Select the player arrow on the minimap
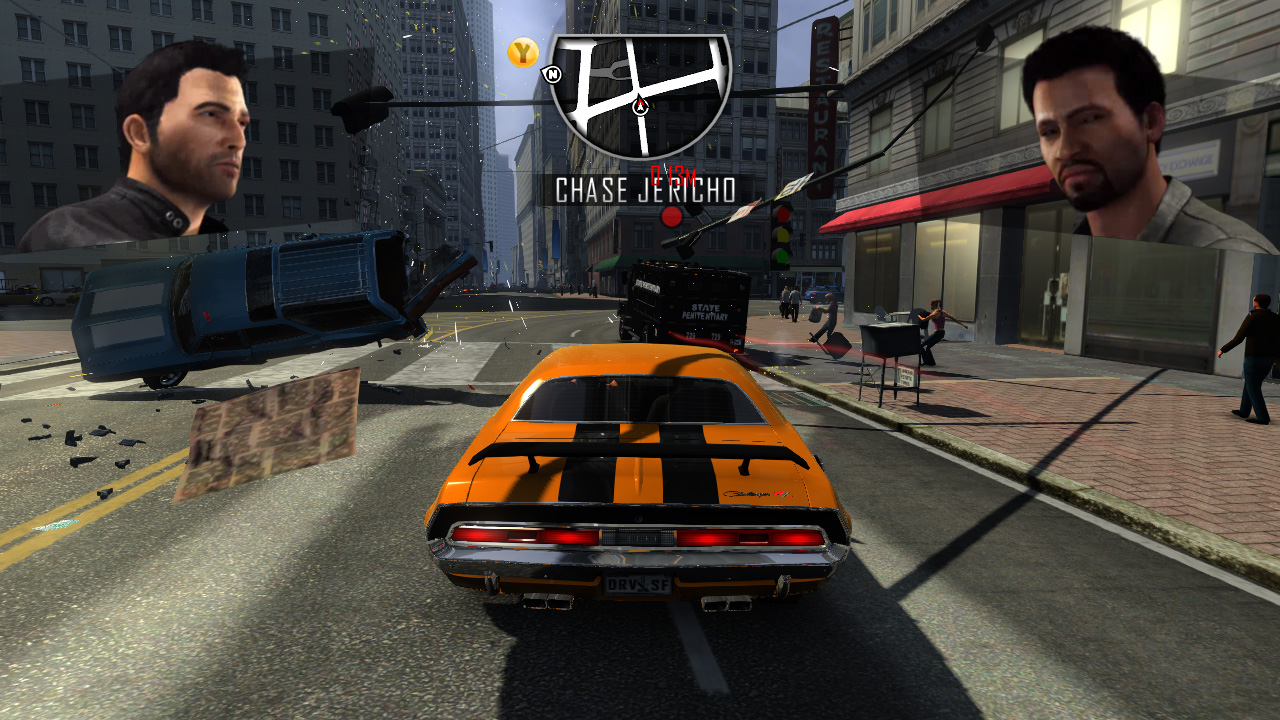The width and height of the screenshot is (1280, 720). (x=640, y=105)
